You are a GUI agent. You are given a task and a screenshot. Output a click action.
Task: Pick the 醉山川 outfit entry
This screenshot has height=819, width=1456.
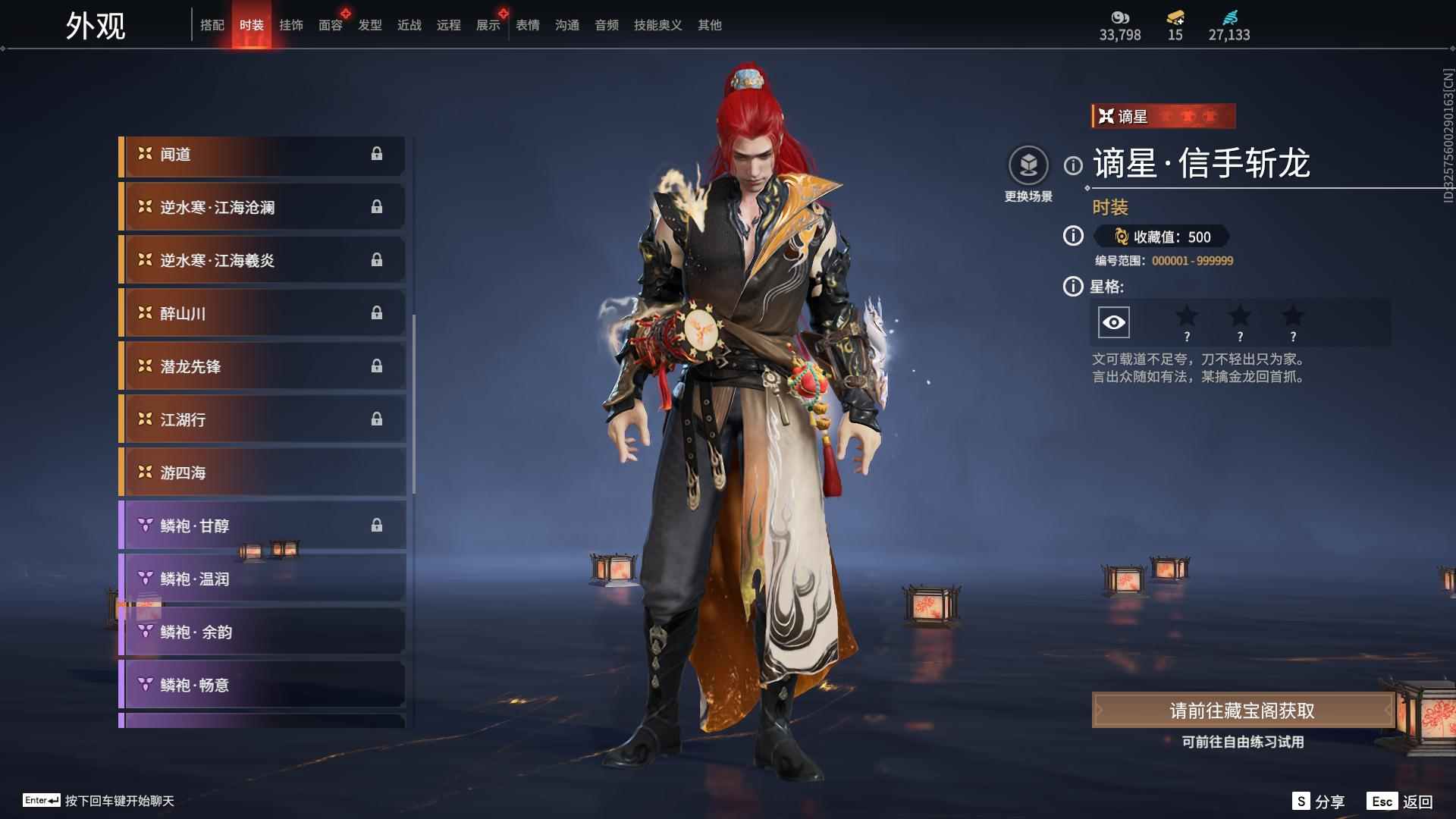tap(262, 314)
